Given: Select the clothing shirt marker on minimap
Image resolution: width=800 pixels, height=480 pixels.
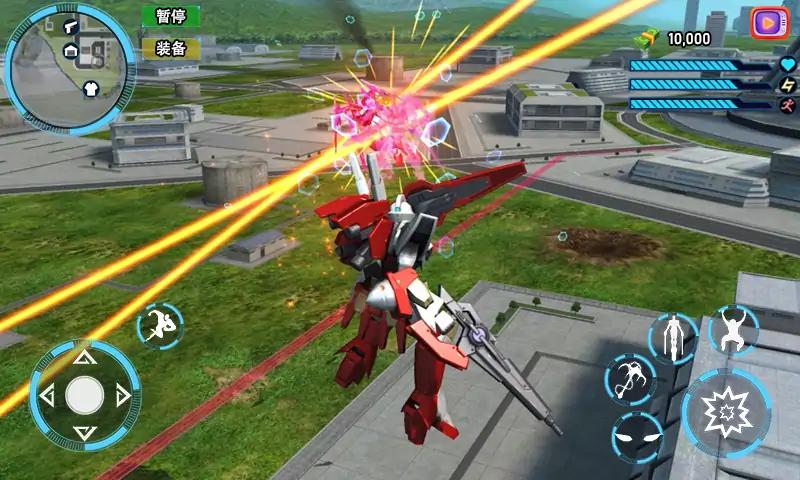Looking at the screenshot, I should point(90,87).
